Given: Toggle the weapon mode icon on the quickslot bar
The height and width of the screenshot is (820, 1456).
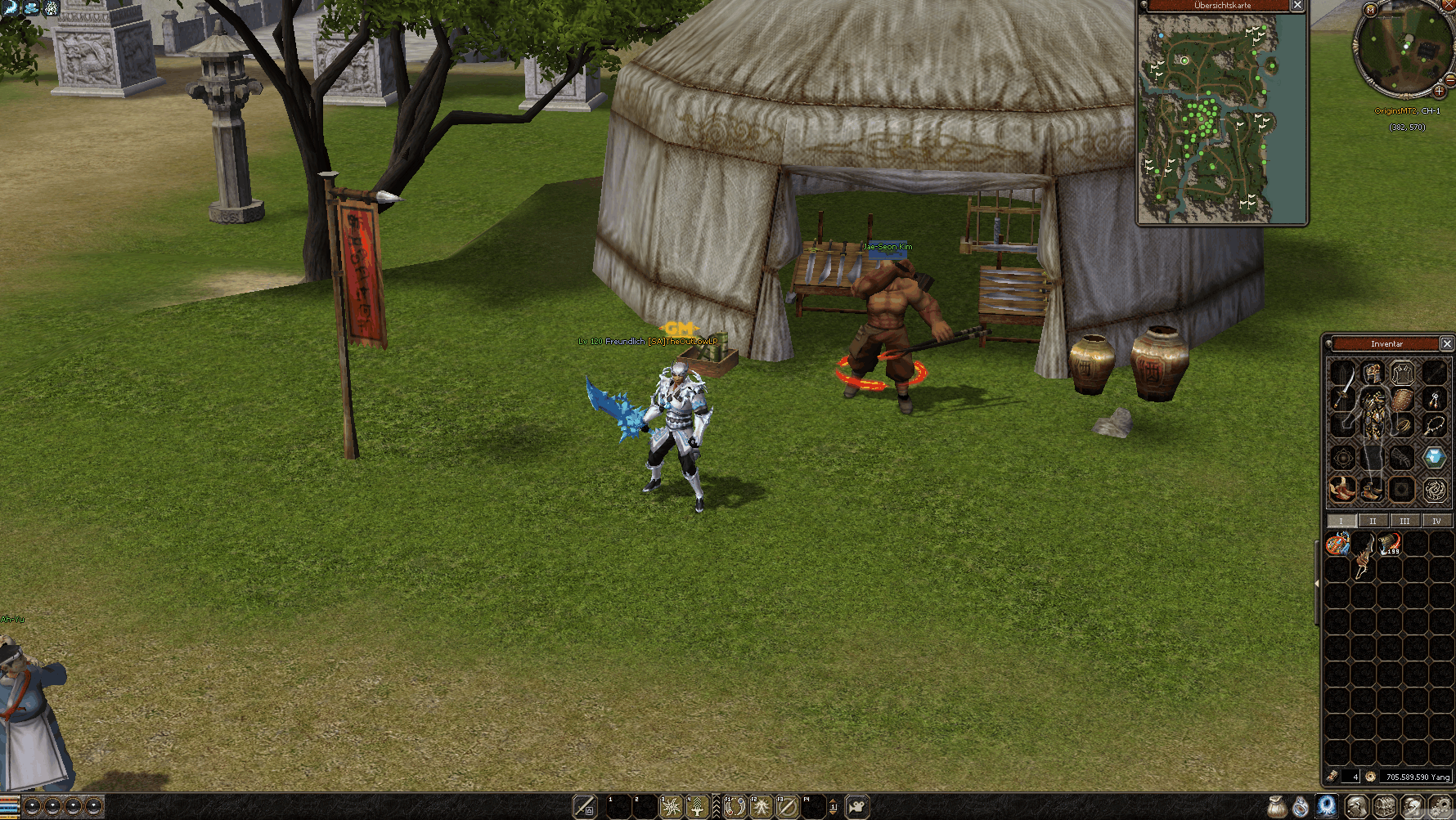Looking at the screenshot, I should coord(585,806).
